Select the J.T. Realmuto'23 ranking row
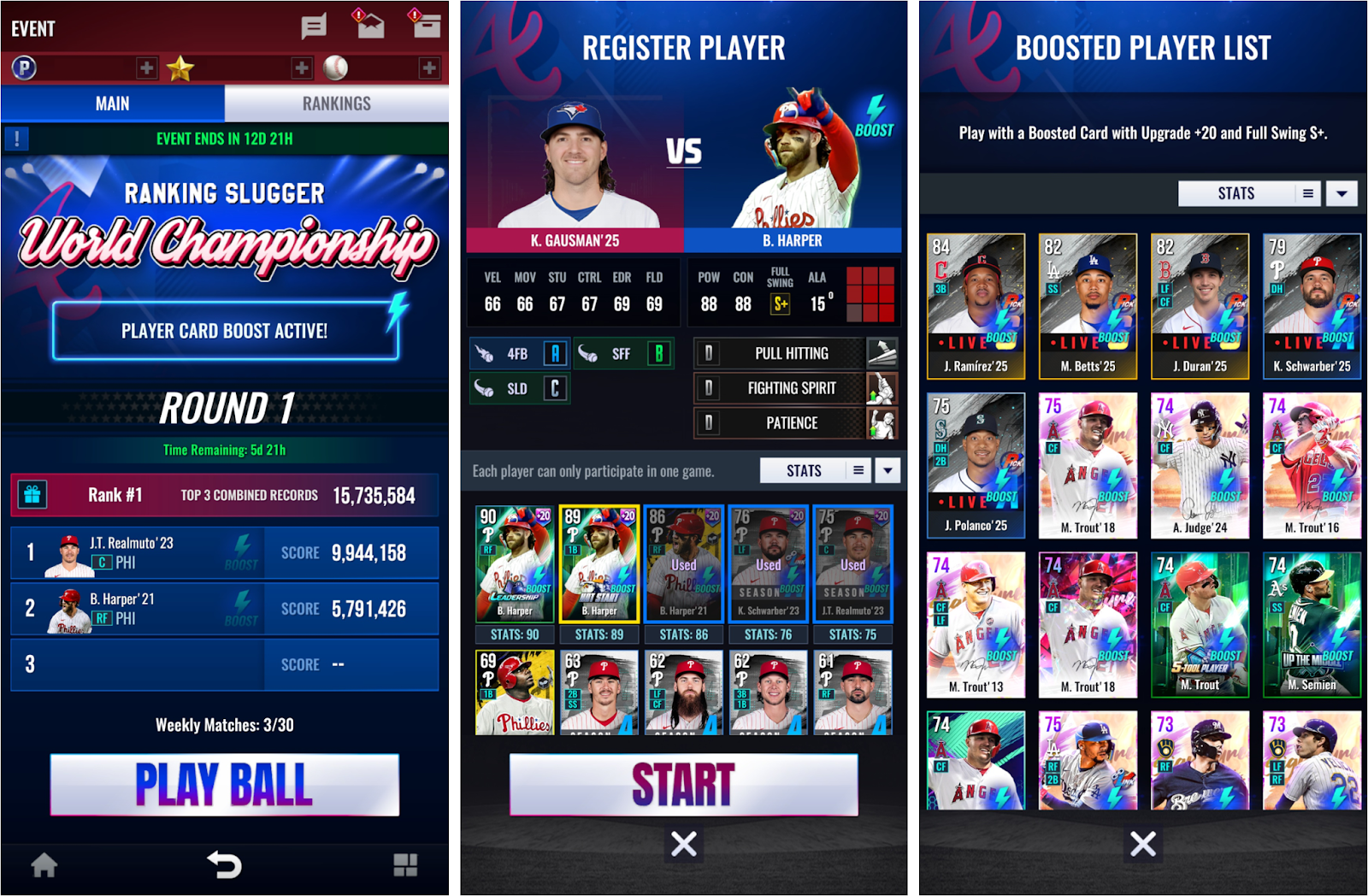This screenshot has height=896, width=1368. (x=224, y=553)
